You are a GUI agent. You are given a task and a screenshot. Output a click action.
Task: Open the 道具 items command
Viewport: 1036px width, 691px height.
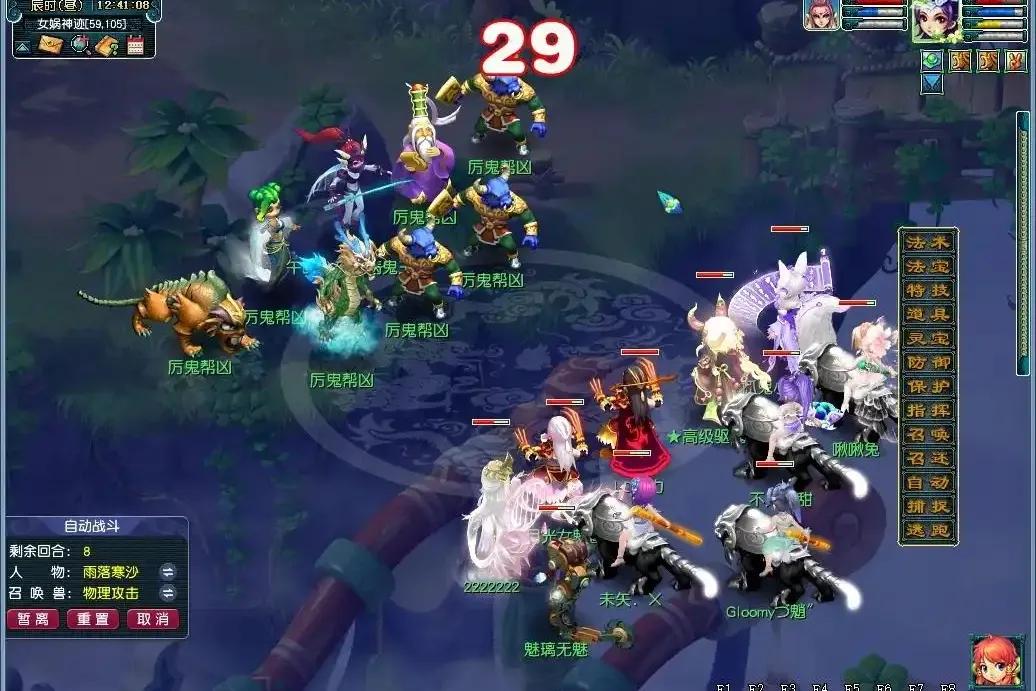pos(928,315)
